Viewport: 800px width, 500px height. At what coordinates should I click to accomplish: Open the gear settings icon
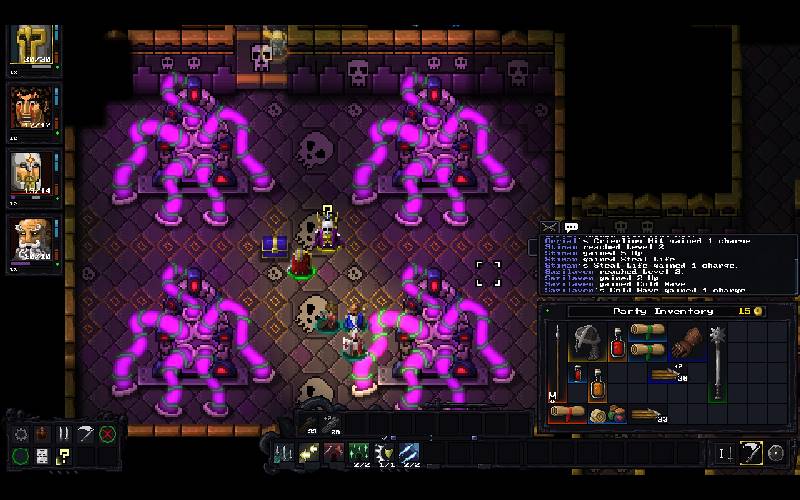[x=20, y=434]
